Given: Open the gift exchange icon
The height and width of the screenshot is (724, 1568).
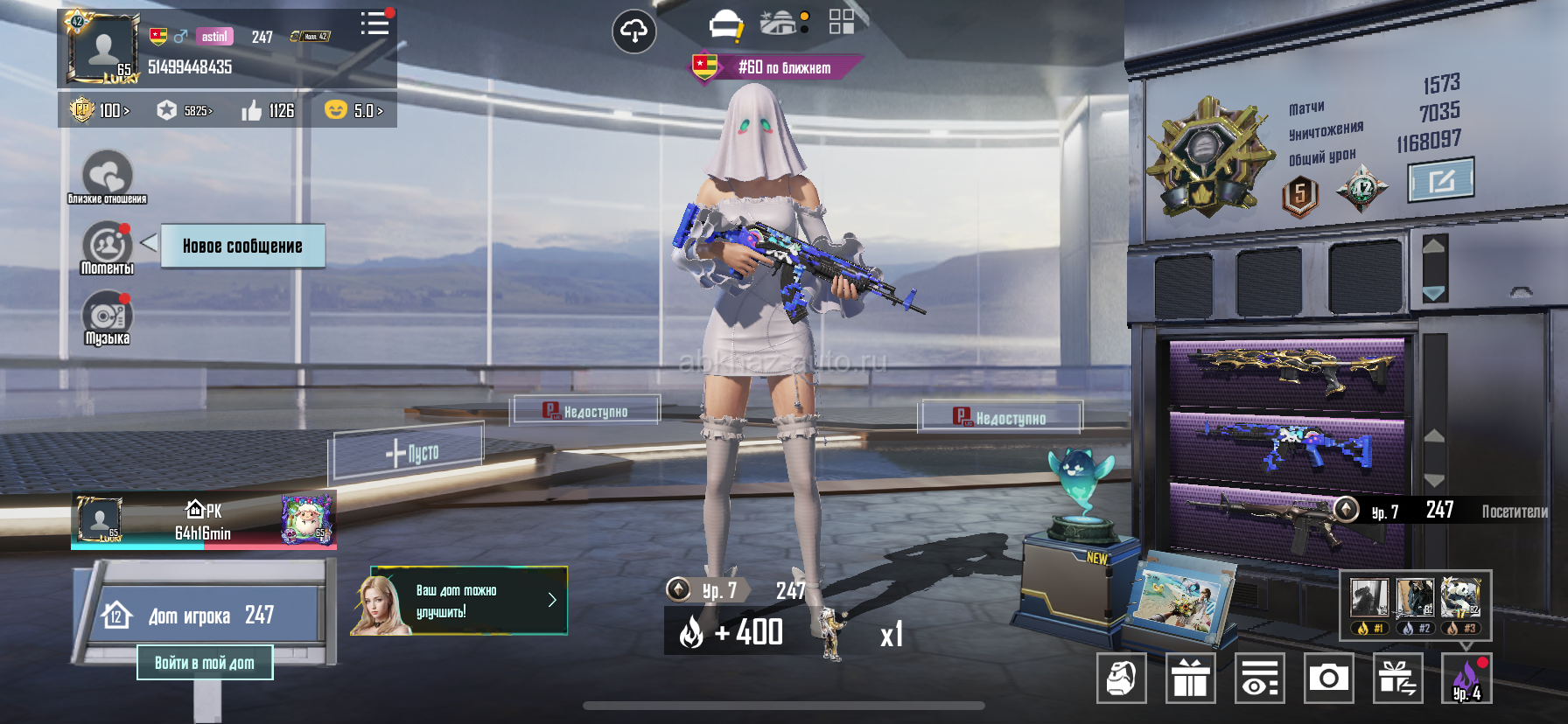Looking at the screenshot, I should click(x=1396, y=679).
